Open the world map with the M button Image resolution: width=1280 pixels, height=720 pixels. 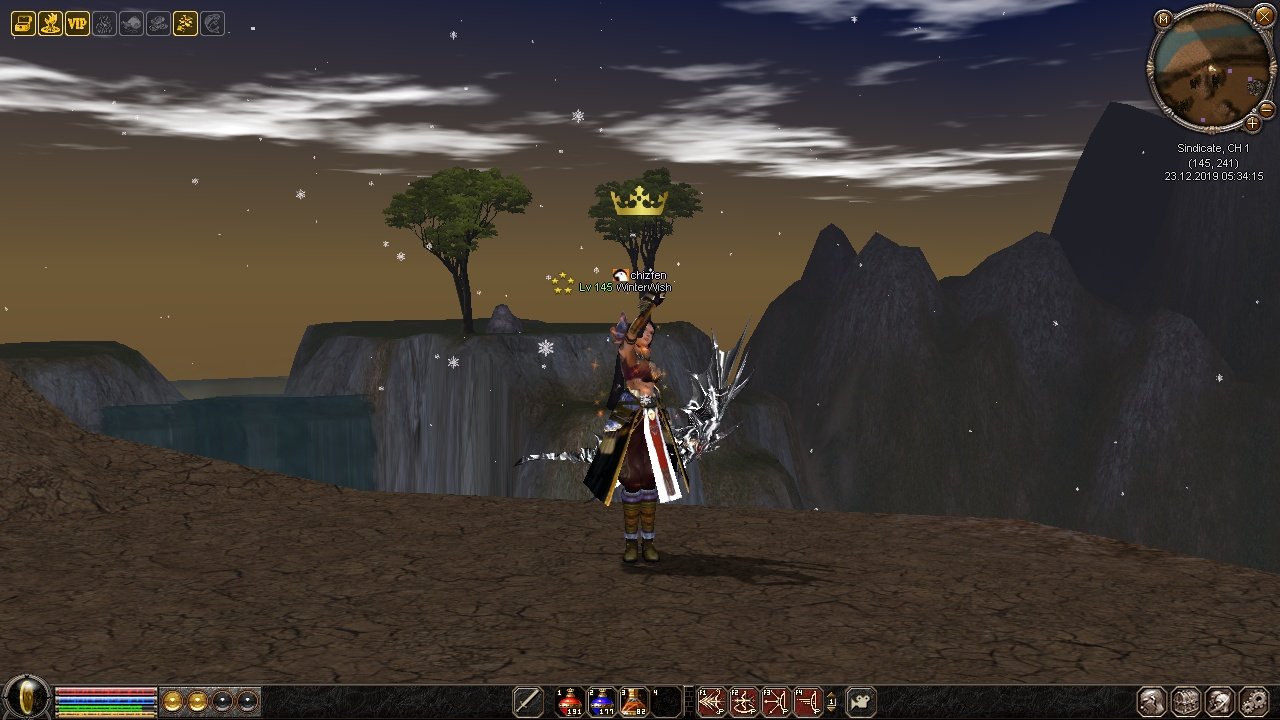[1162, 19]
